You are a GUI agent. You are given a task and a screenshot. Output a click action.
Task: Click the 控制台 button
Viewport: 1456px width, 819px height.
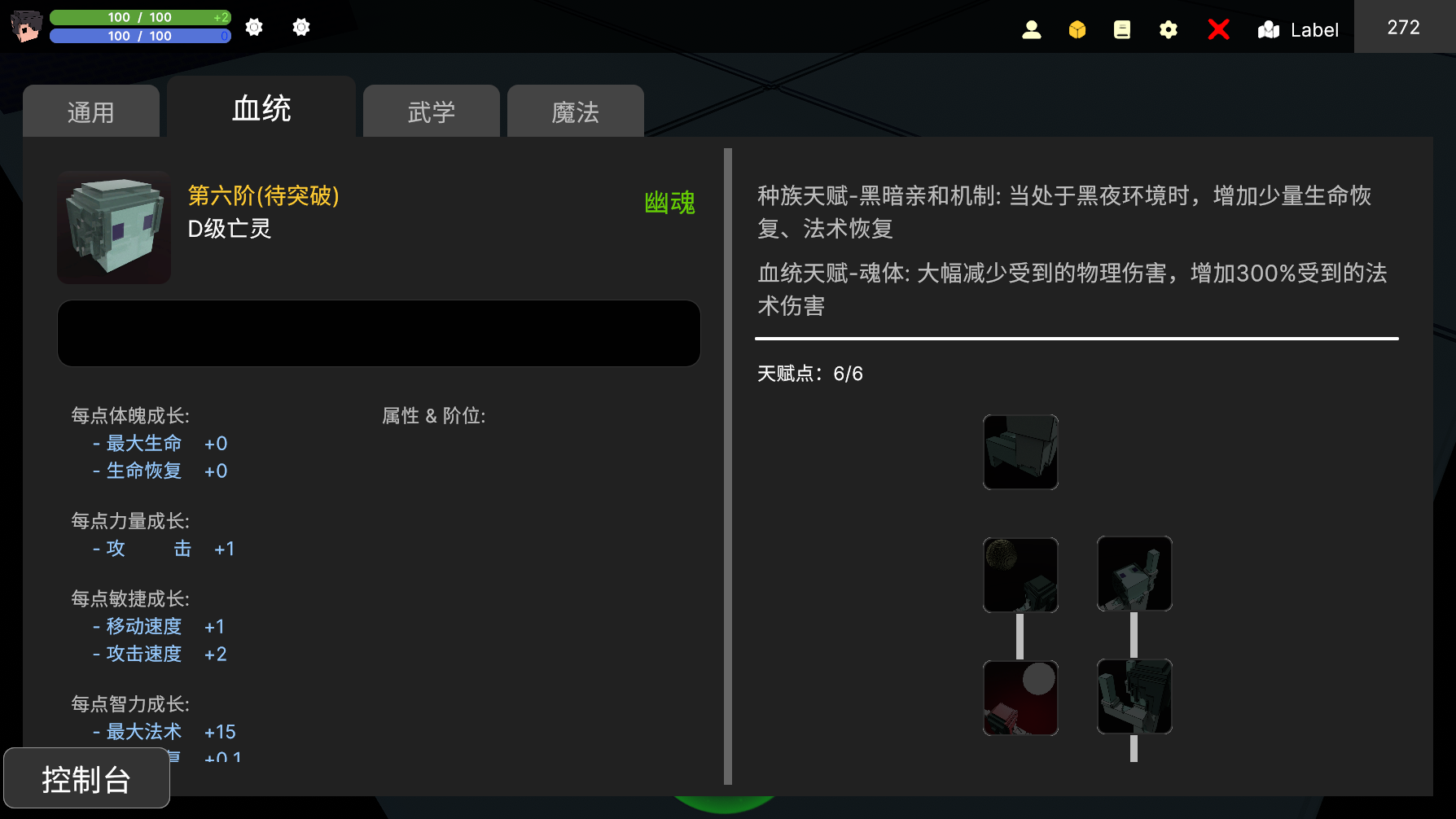pyautogui.click(x=85, y=778)
